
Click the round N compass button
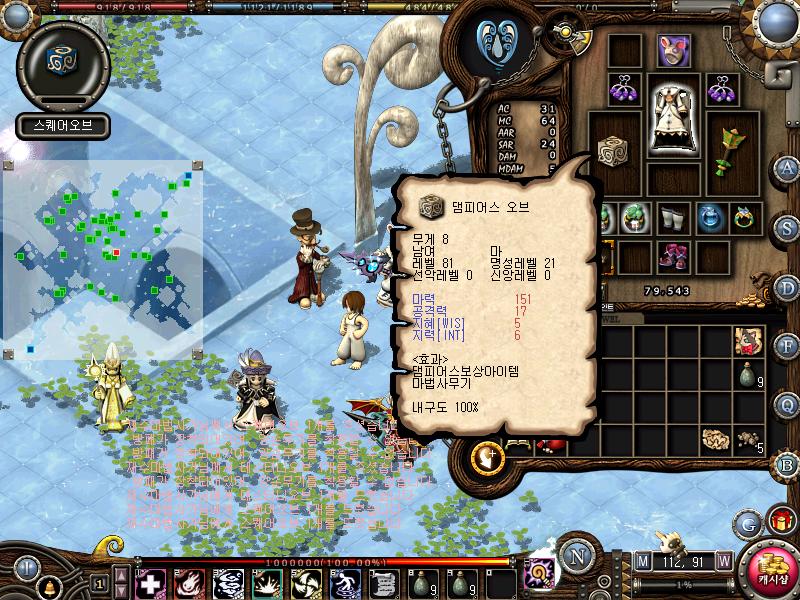[x=575, y=556]
